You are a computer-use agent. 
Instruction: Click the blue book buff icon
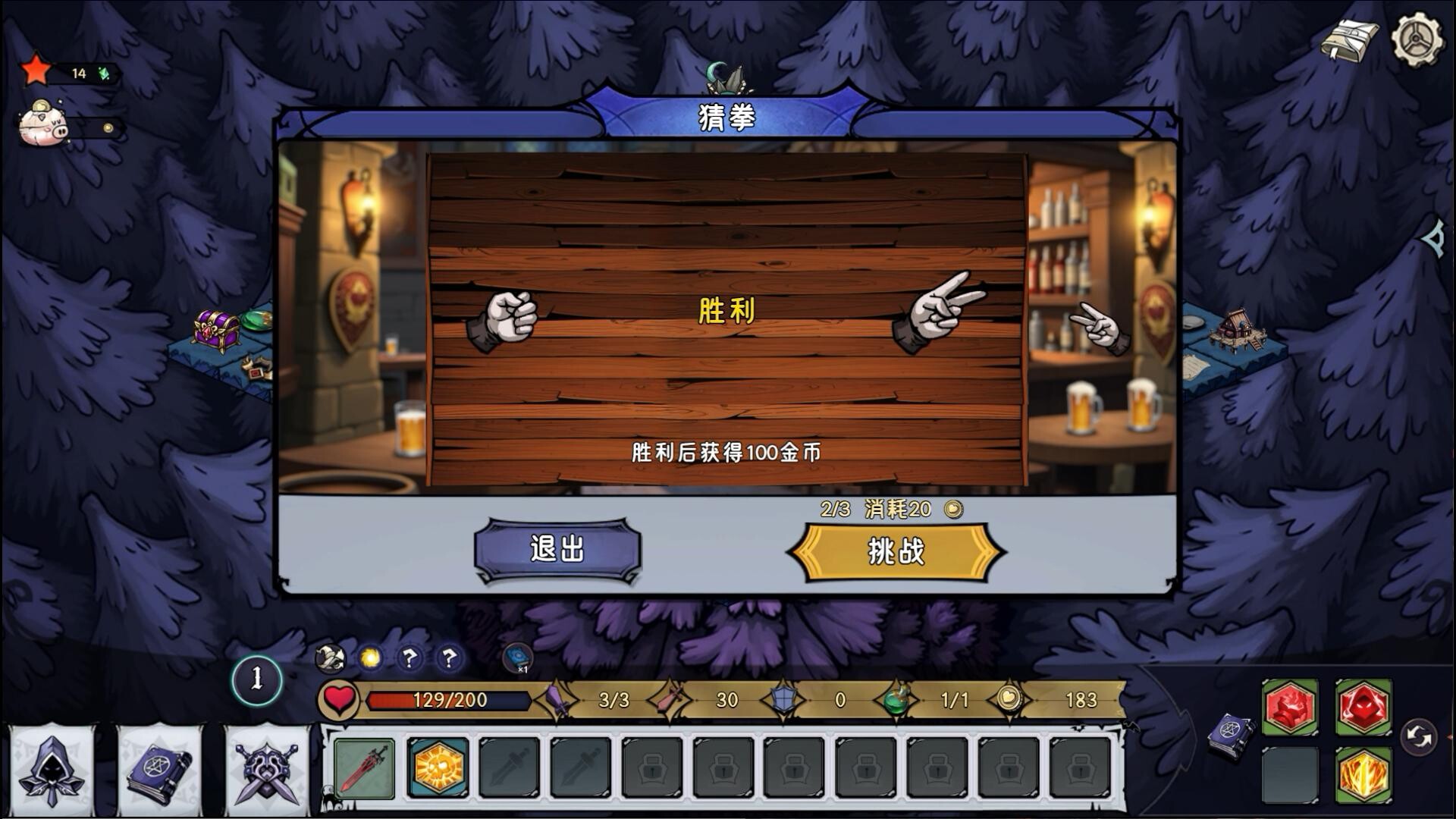point(518,657)
